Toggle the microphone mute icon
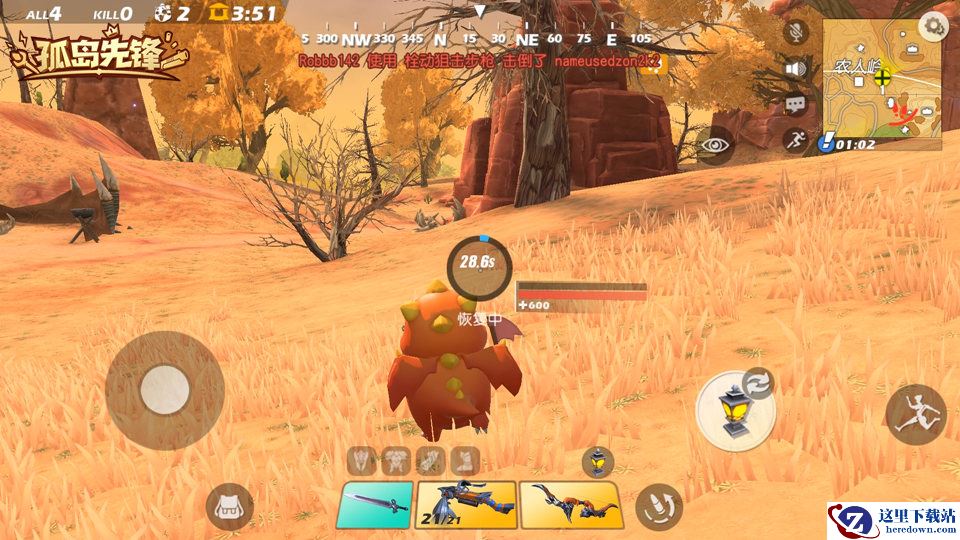The height and width of the screenshot is (540, 960). [x=796, y=32]
